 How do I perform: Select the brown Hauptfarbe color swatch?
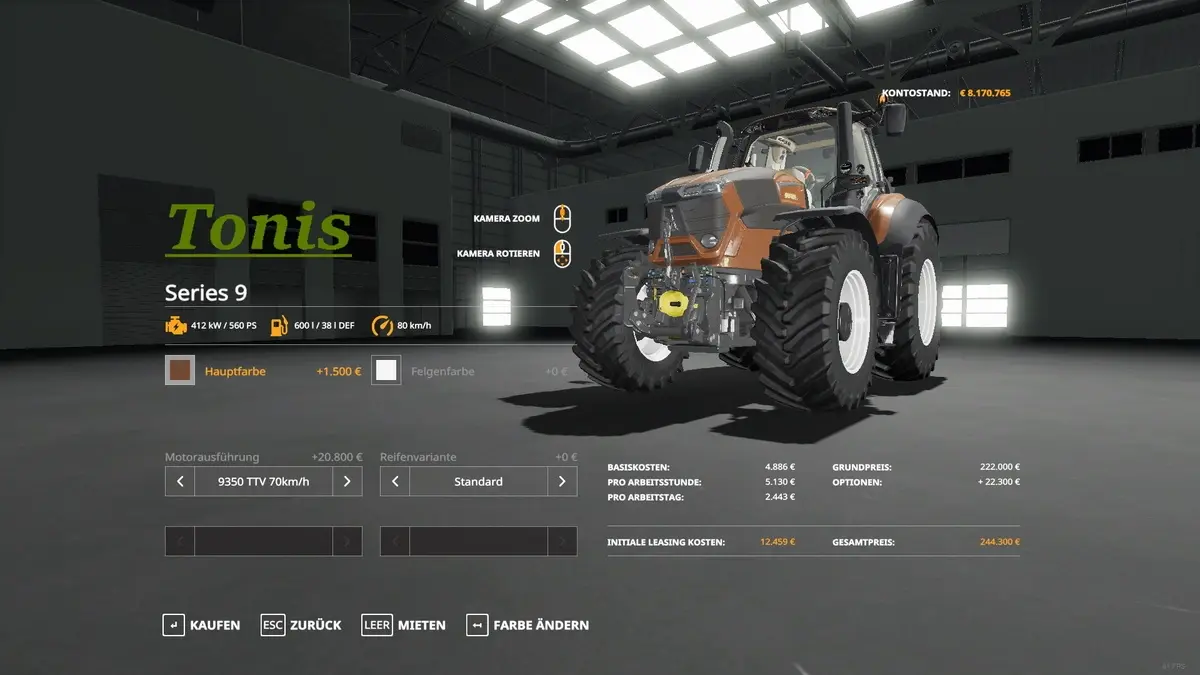(180, 371)
